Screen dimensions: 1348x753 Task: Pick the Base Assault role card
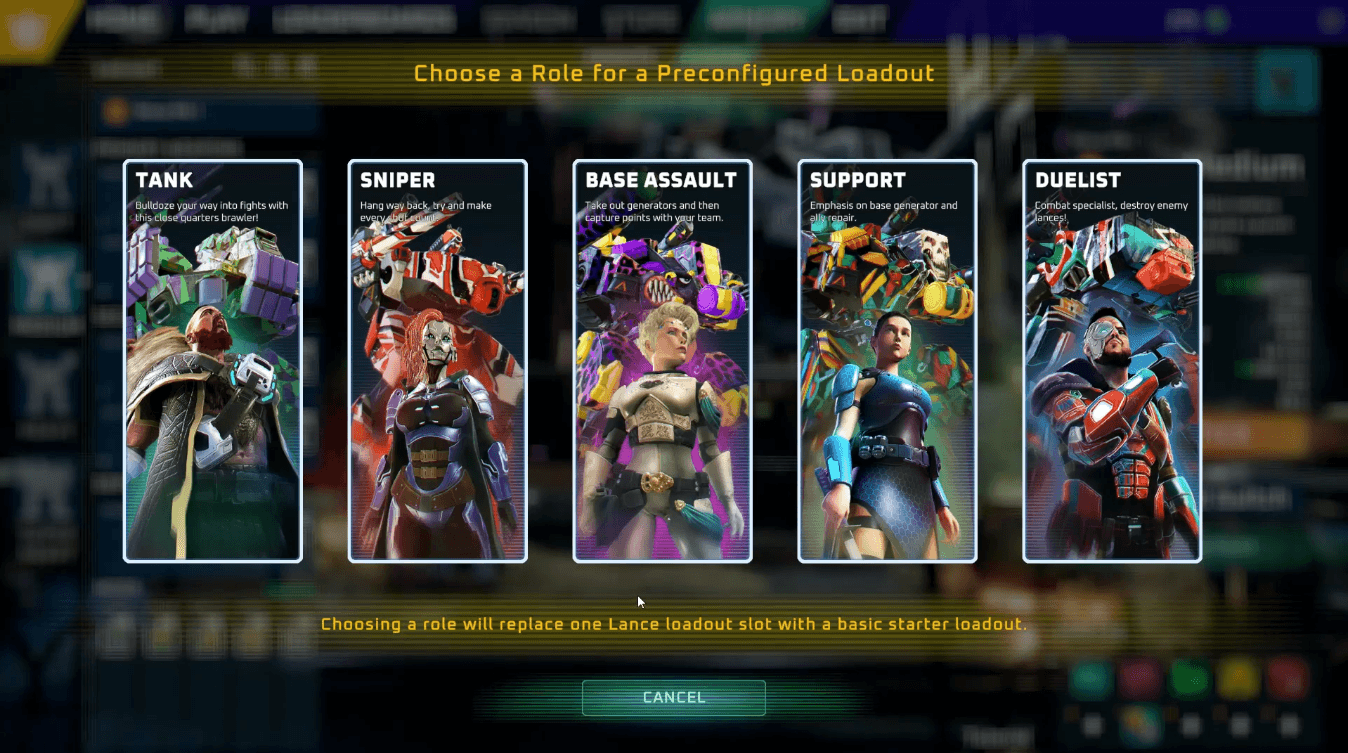[662, 361]
